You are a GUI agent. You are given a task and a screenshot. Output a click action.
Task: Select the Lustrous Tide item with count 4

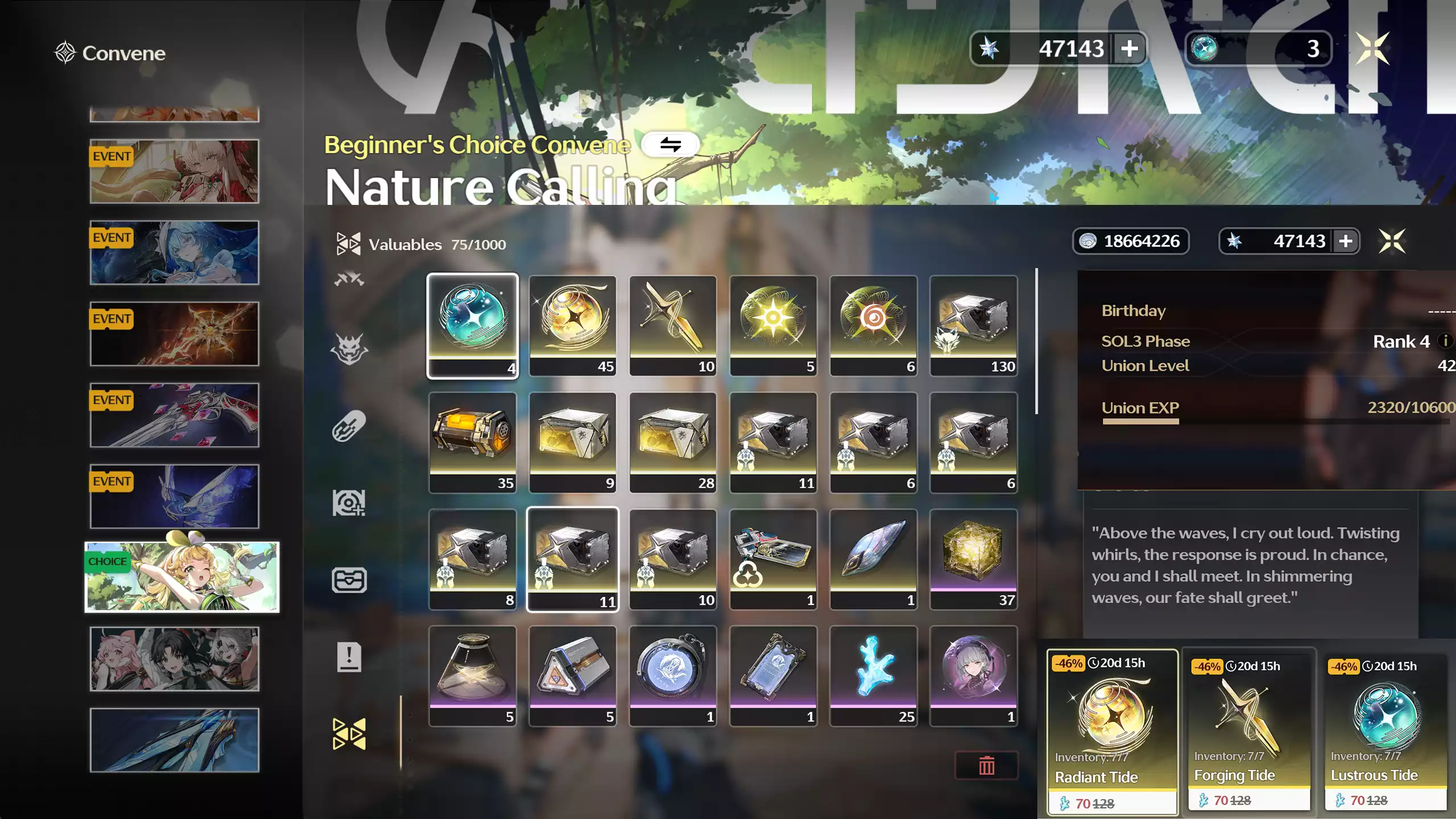pyautogui.click(x=472, y=325)
